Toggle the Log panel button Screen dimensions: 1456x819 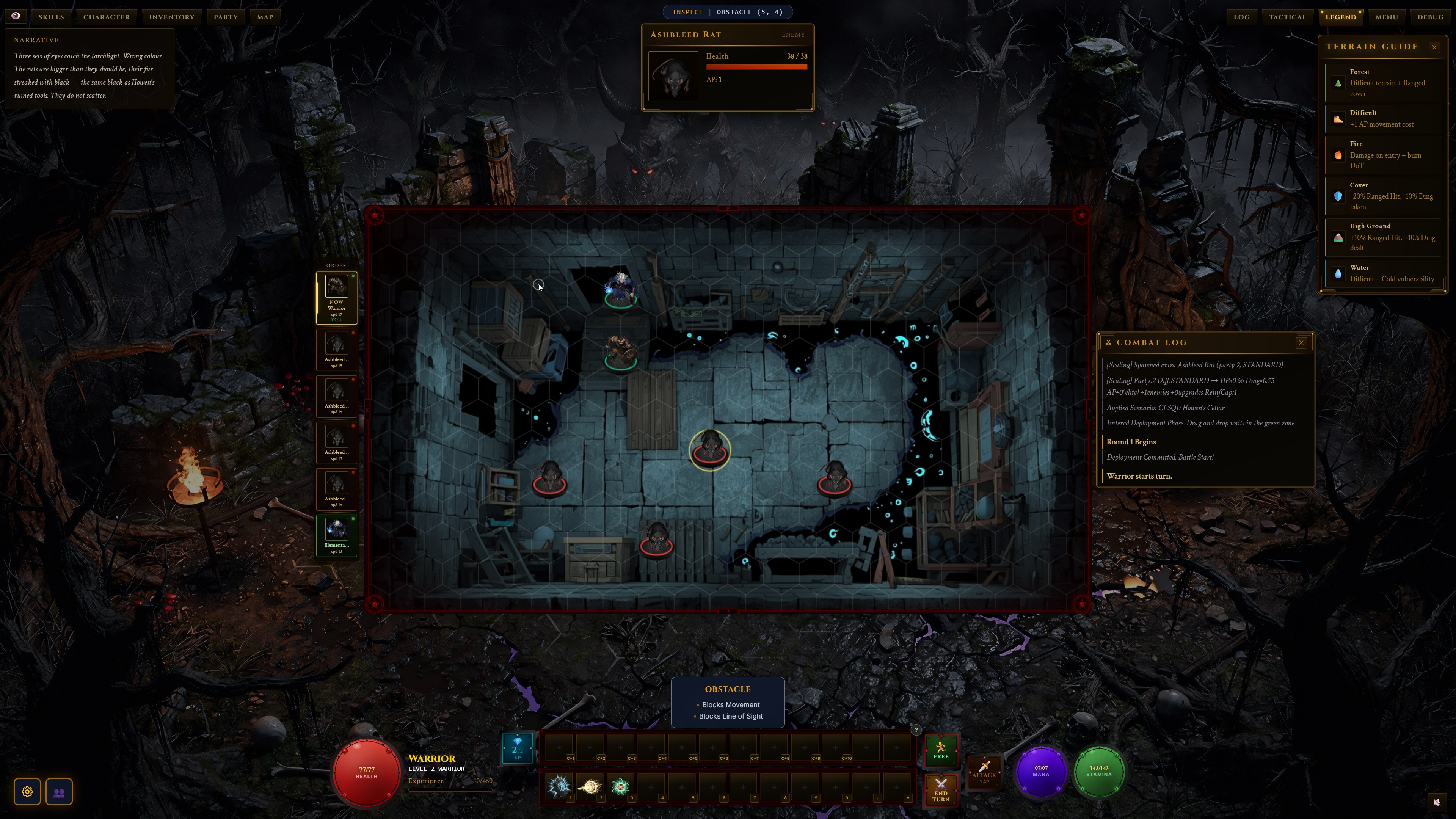1241,17
